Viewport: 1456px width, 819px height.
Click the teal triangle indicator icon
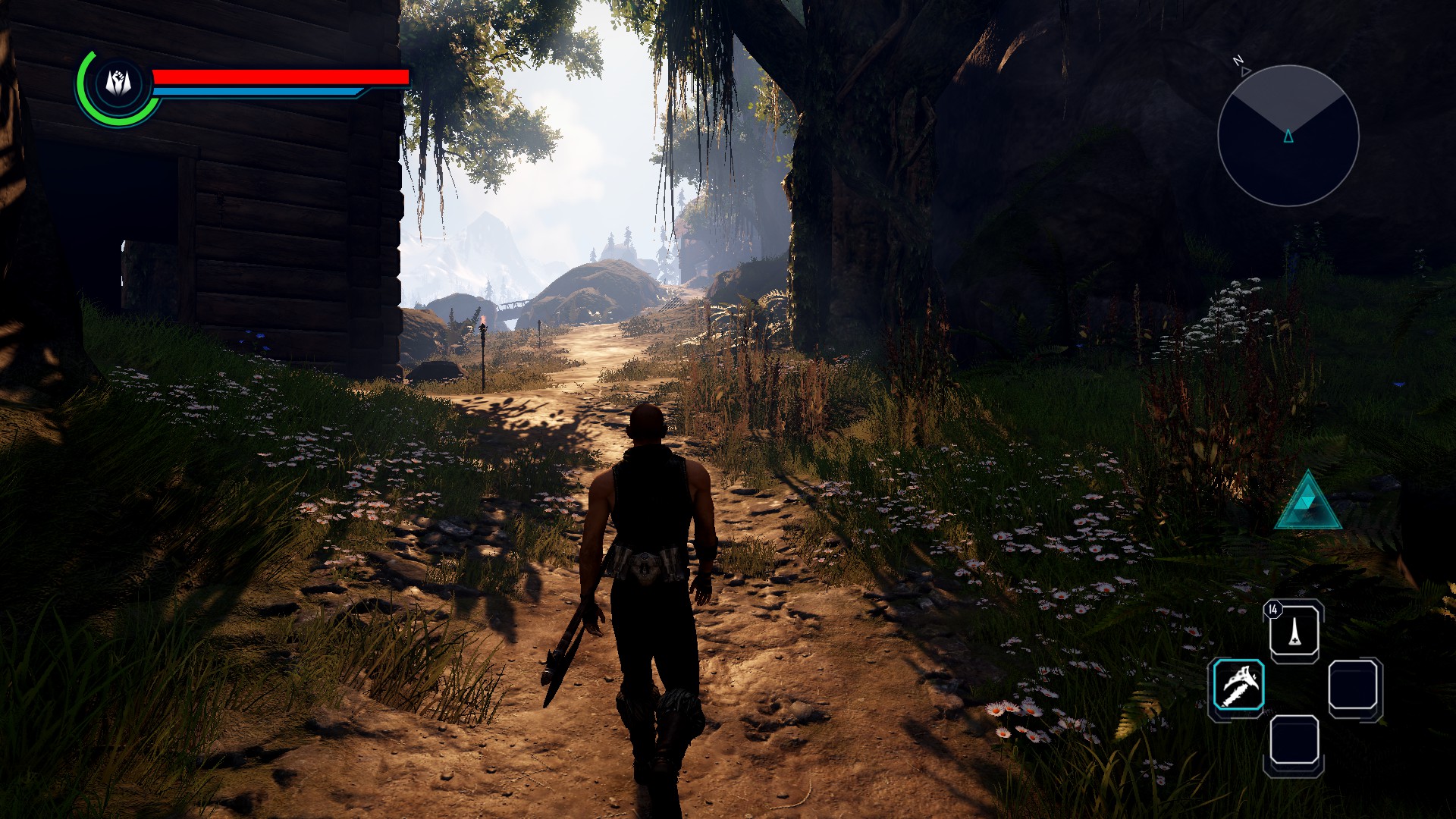(1308, 502)
